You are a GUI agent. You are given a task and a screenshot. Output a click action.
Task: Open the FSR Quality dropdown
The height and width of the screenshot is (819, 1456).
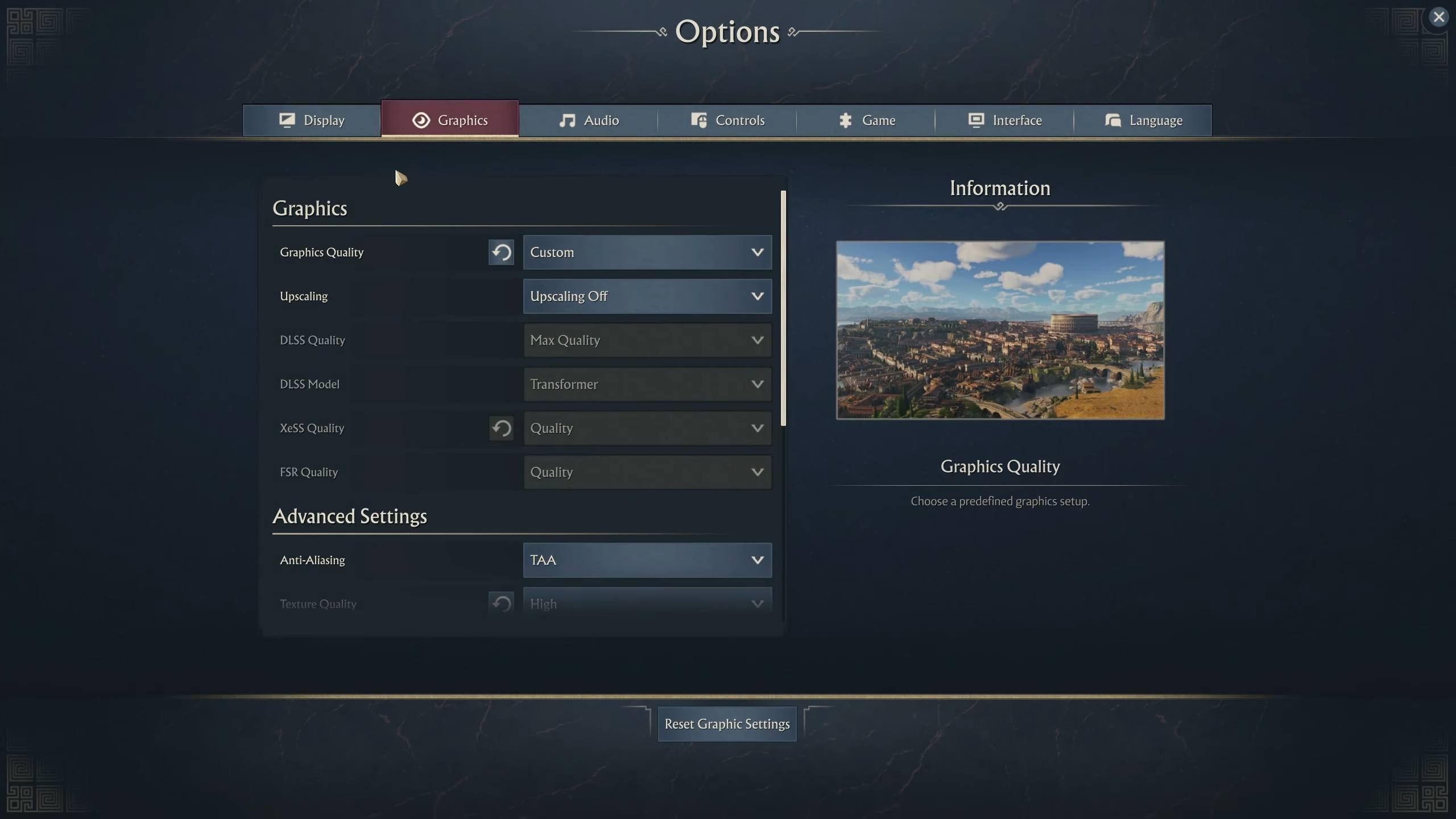(x=647, y=472)
